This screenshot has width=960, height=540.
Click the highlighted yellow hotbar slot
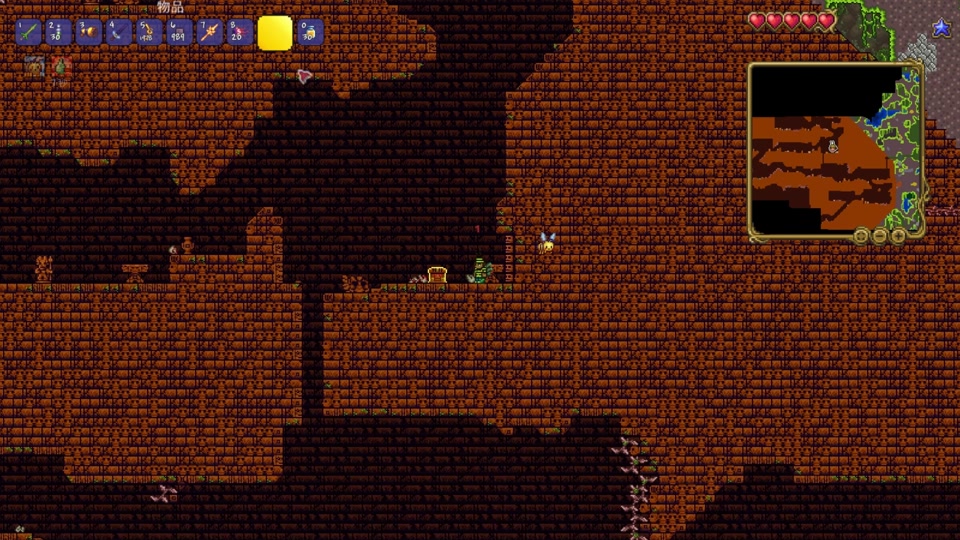275,33
